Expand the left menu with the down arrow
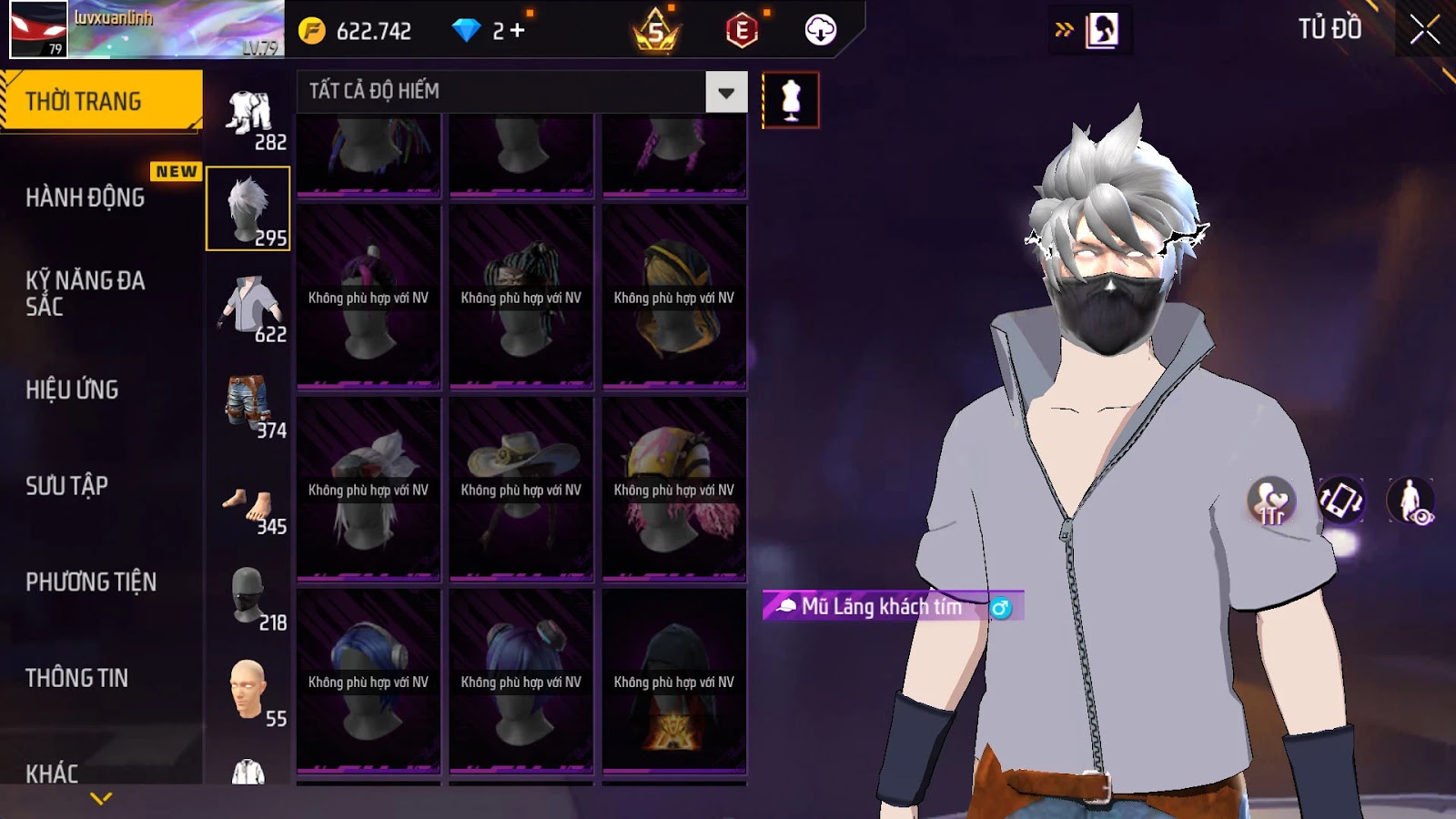This screenshot has height=819, width=1456. (x=101, y=798)
